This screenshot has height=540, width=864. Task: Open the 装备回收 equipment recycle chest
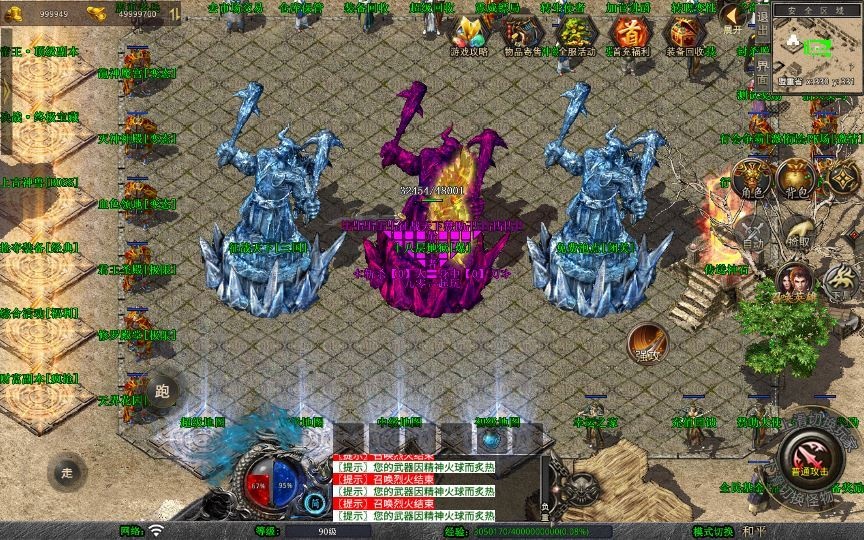tap(681, 35)
